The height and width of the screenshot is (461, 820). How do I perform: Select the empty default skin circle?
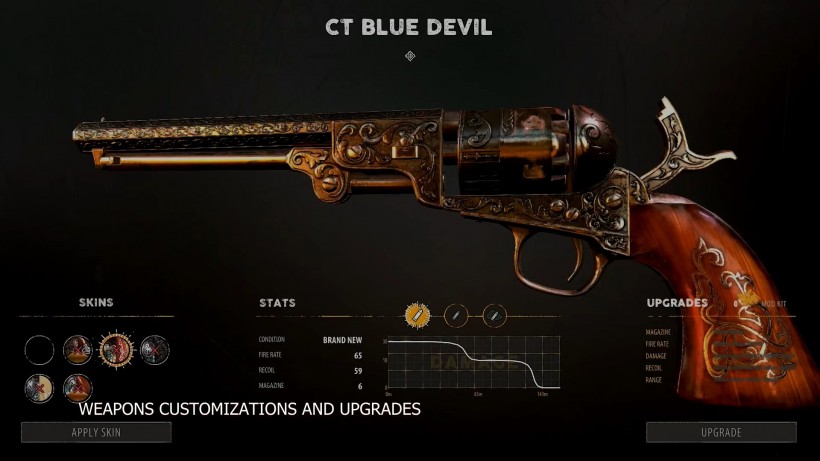tap(40, 350)
